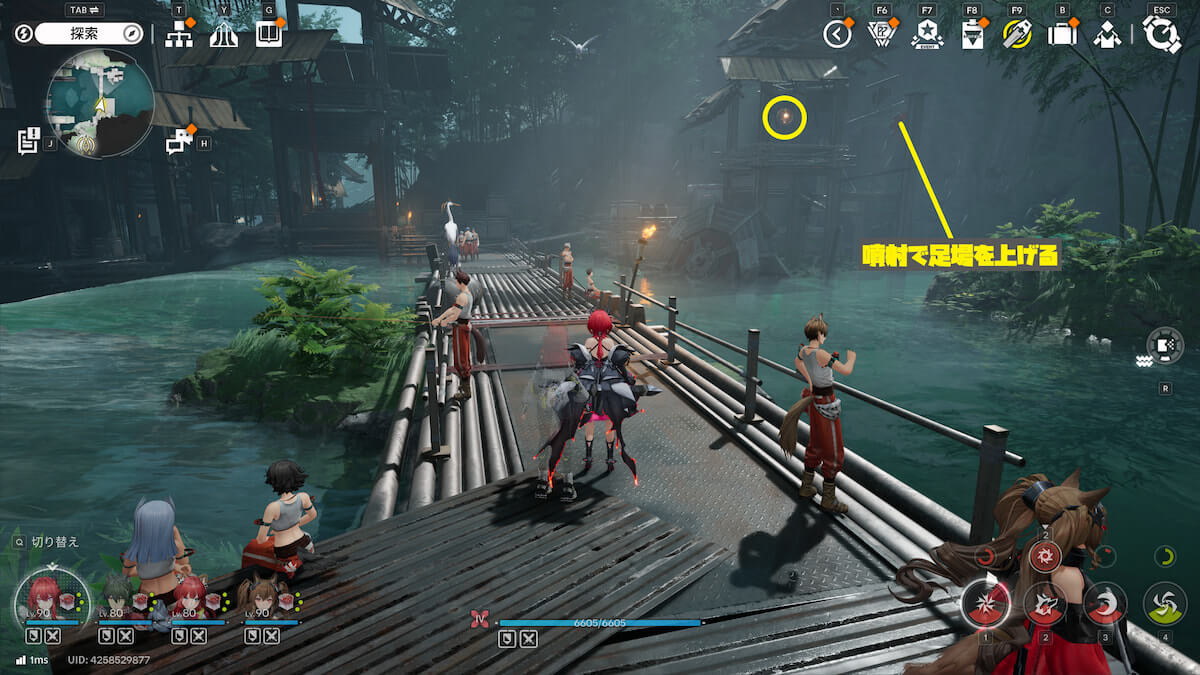Open the operator character icon
The height and width of the screenshot is (675, 1200).
coord(1106,35)
